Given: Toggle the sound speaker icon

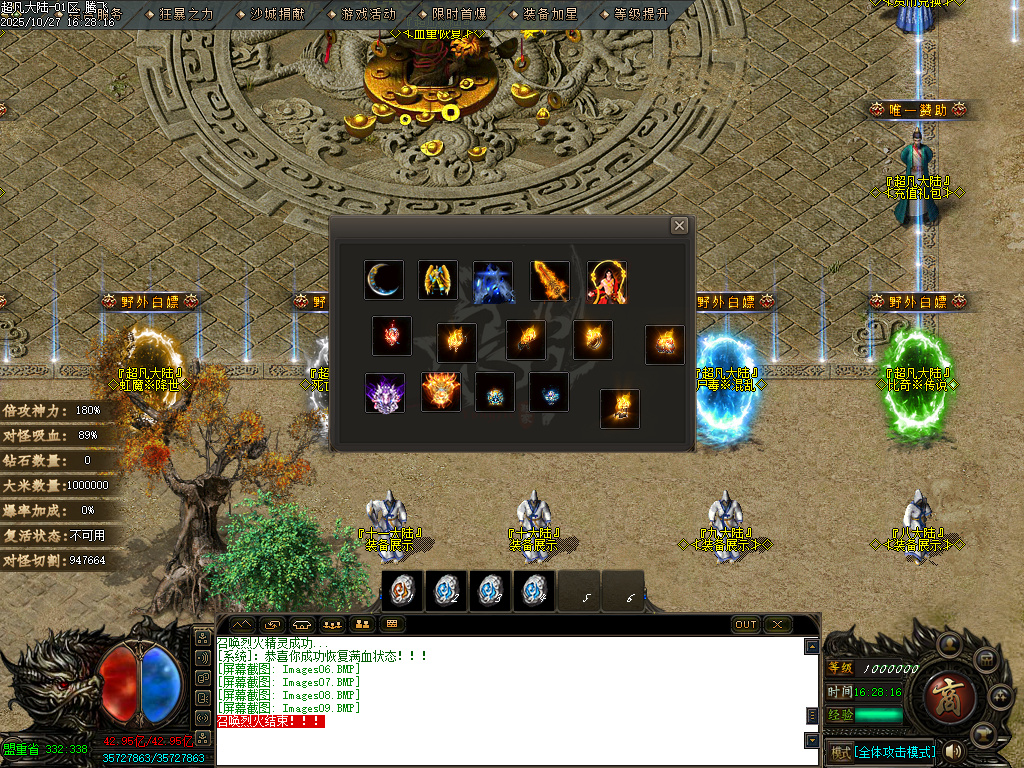Looking at the screenshot, I should click(953, 750).
